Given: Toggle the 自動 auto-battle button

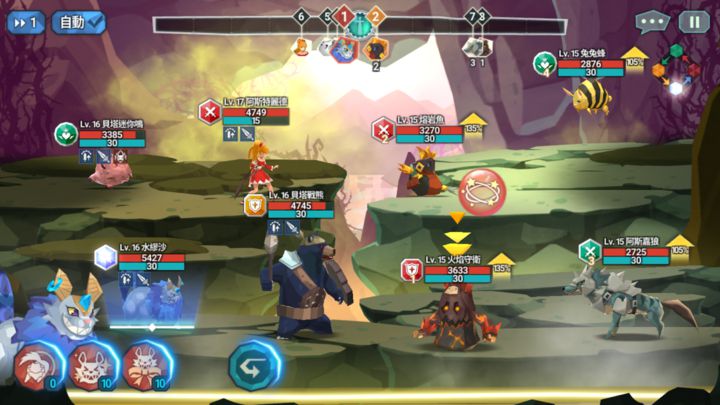Looking at the screenshot, I should (x=79, y=21).
